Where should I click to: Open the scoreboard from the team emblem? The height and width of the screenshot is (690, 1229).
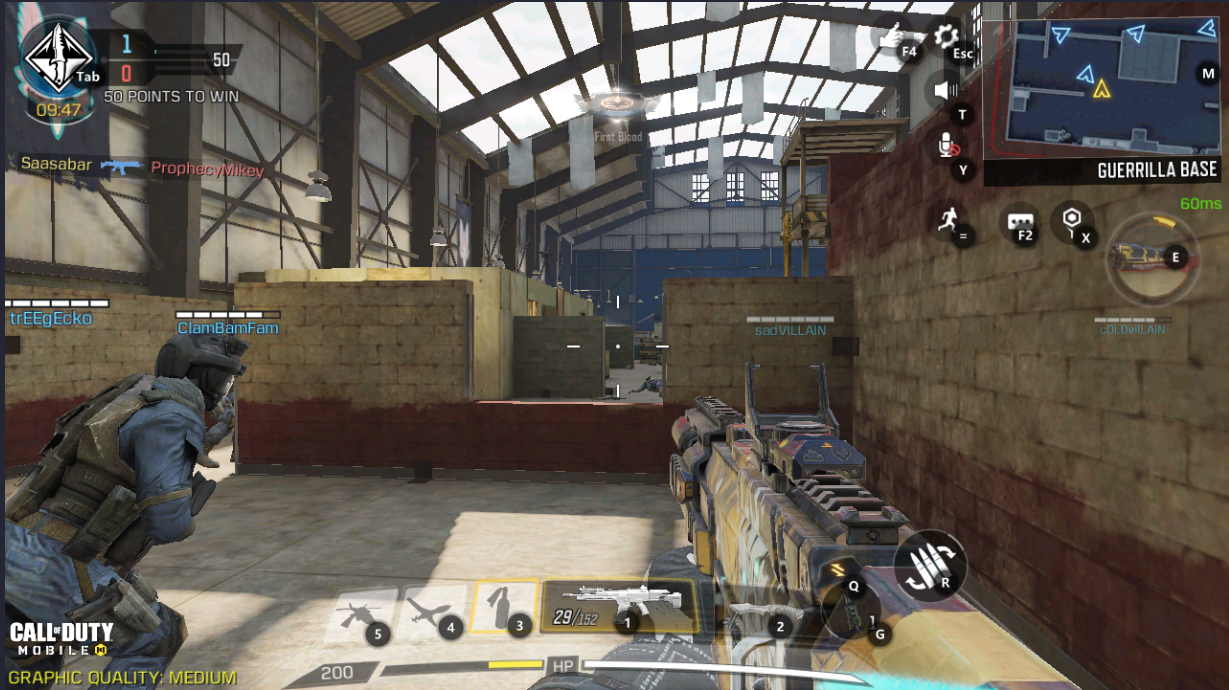58,60
